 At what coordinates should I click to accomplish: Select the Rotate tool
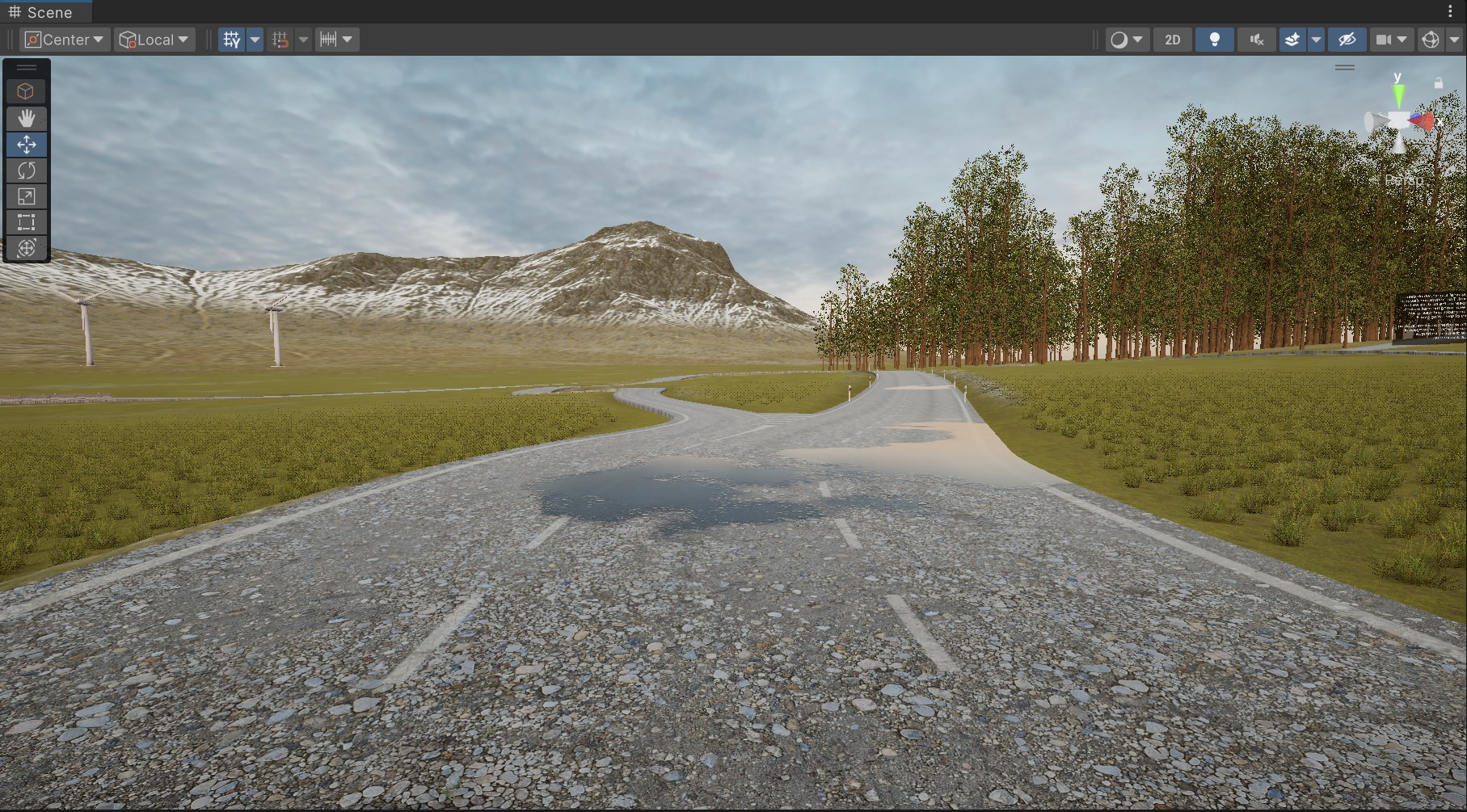26,170
